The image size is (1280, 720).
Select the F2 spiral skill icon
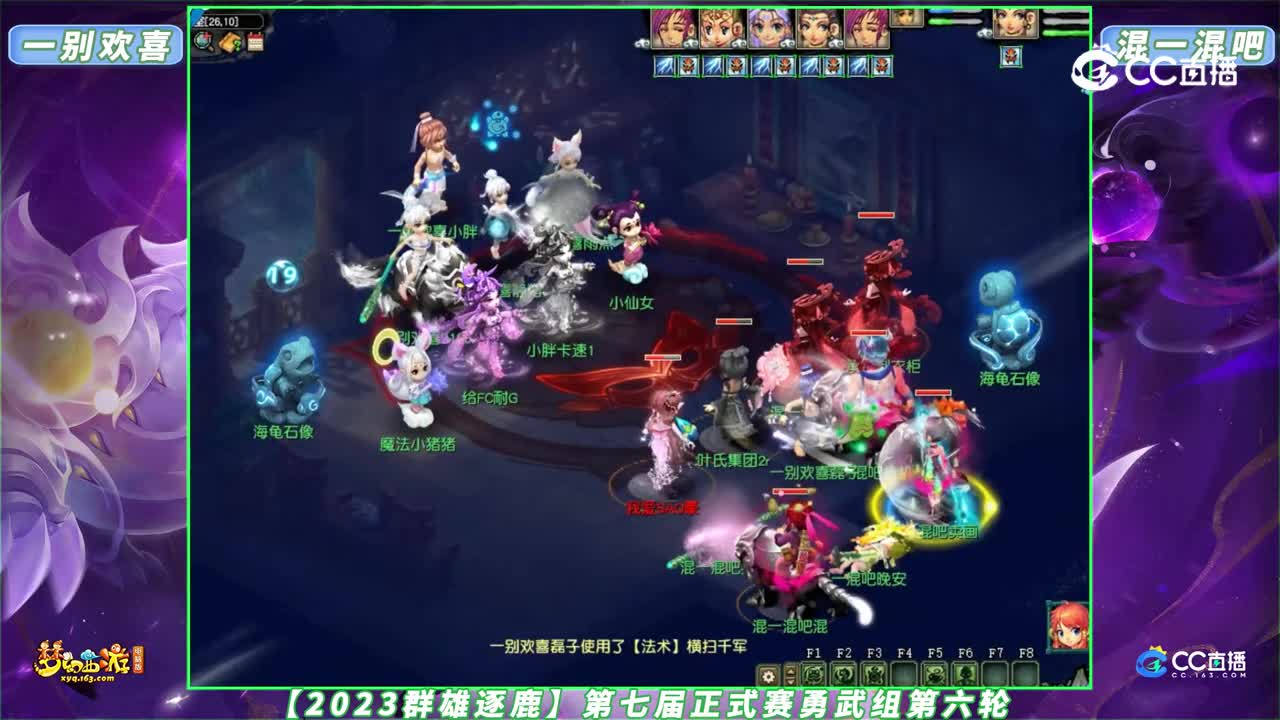[x=843, y=675]
